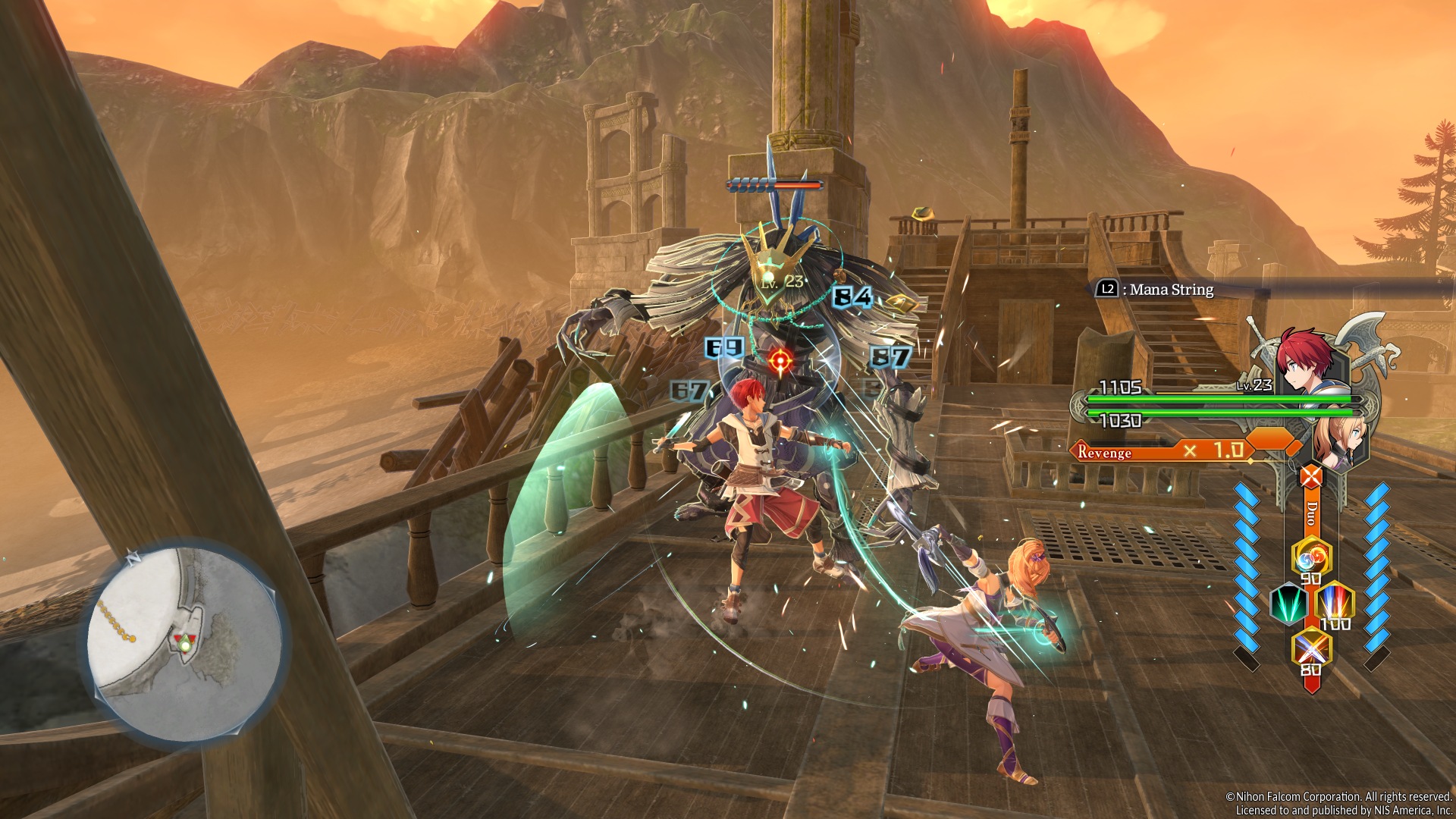This screenshot has height=819, width=1456.
Task: Use the green slash skill icon
Action: 1288,604
